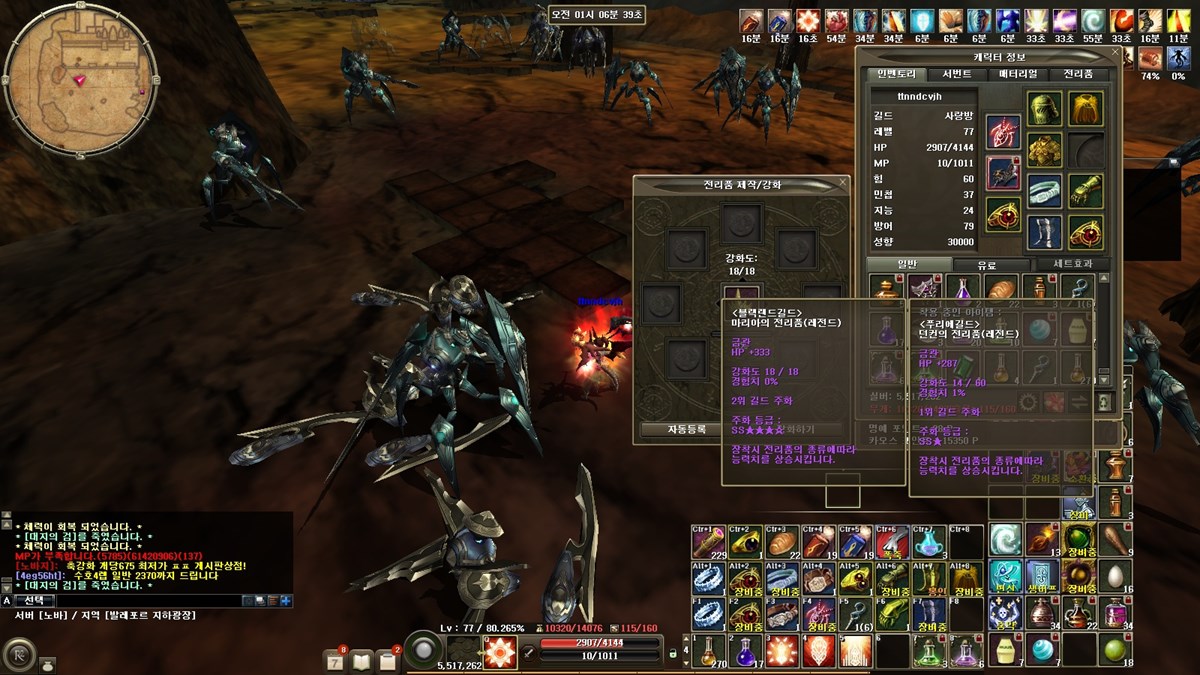
Task: Click the 선택 chat channel button
Action: pyautogui.click(x=33, y=600)
